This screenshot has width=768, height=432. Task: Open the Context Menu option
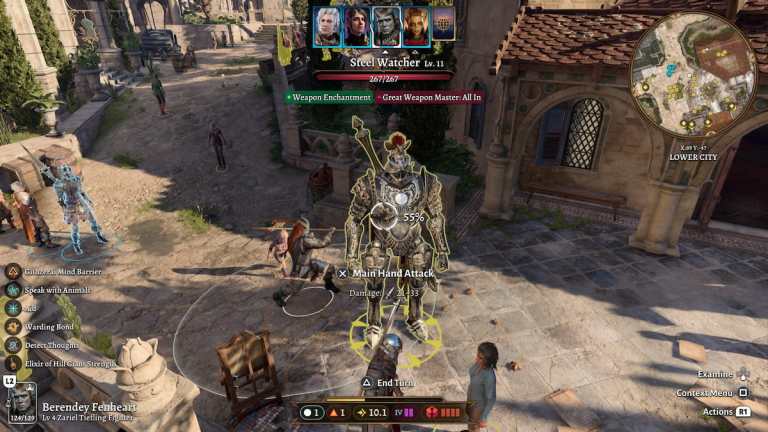pos(711,392)
